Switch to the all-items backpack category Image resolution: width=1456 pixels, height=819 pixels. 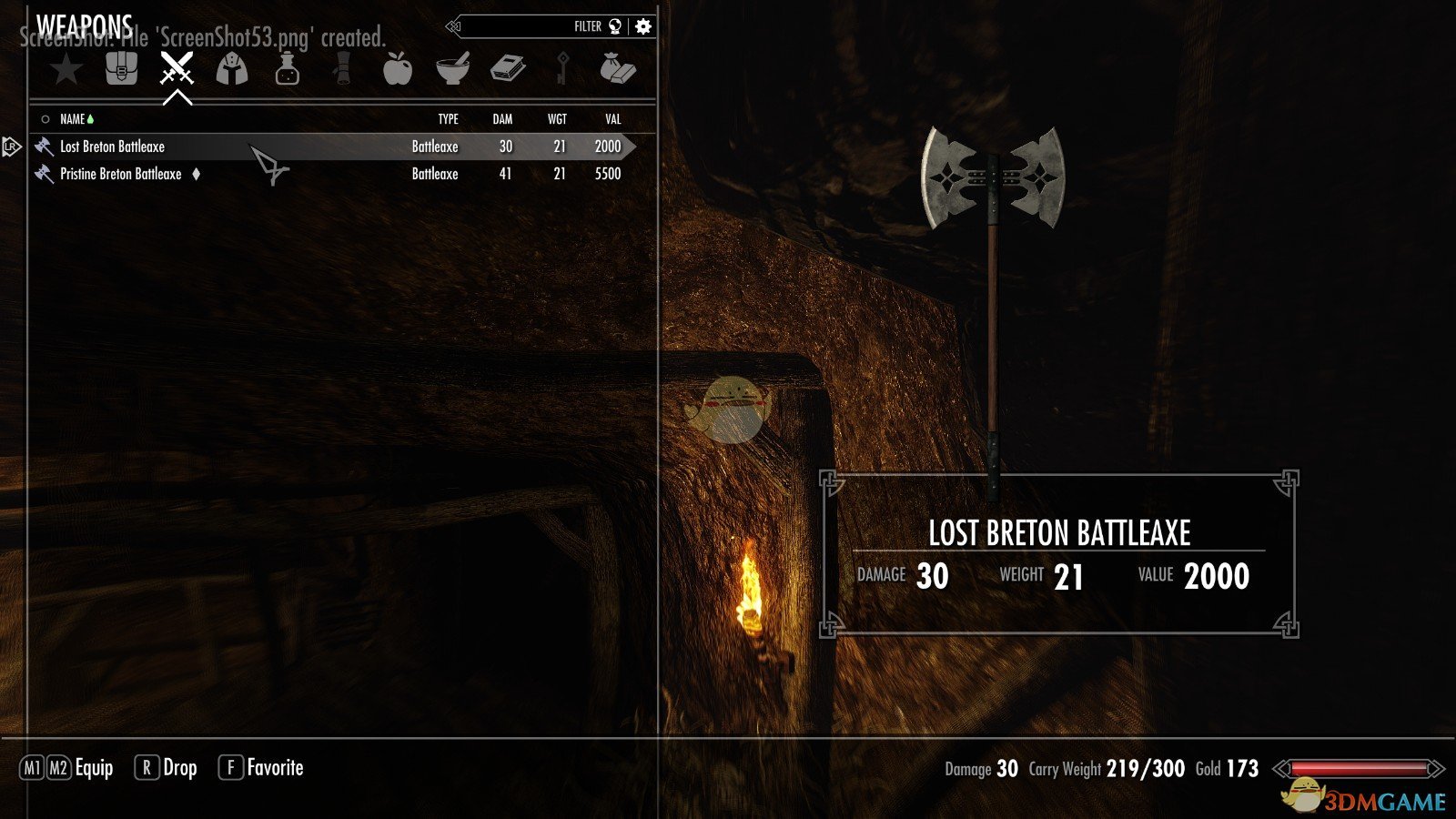pos(121,69)
